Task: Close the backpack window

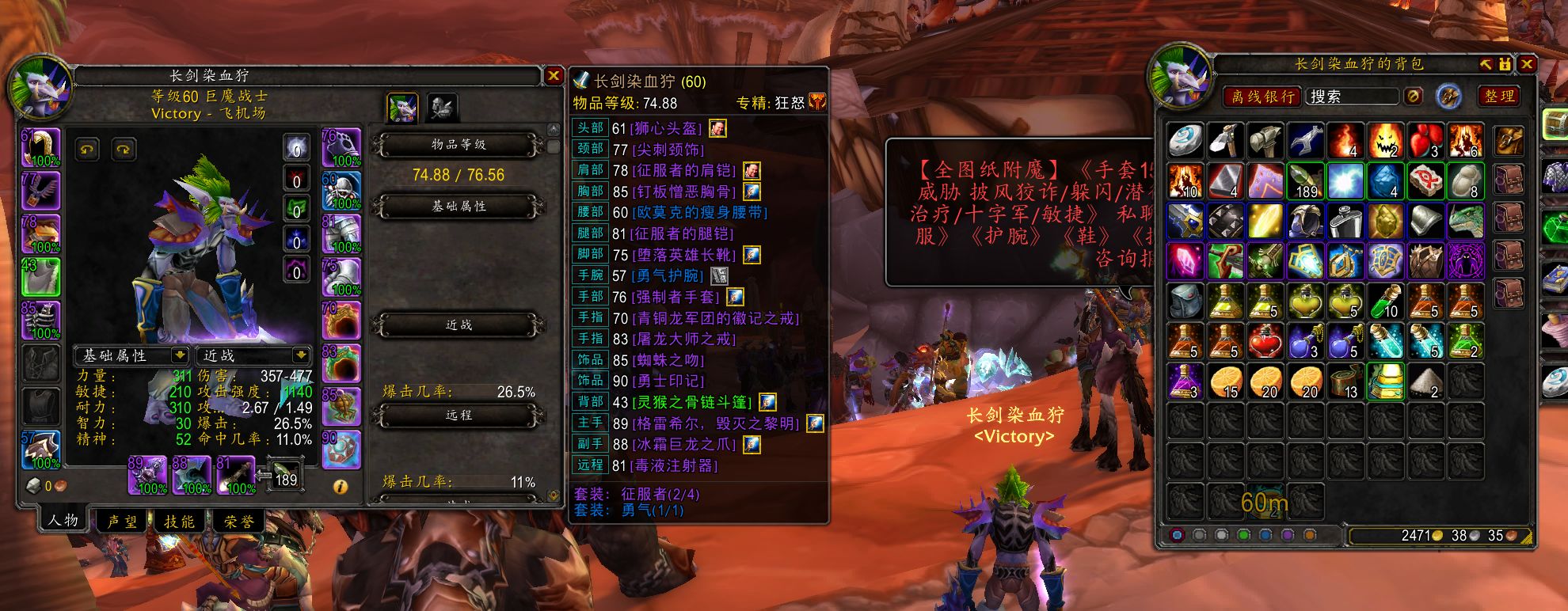Action: (1527, 65)
